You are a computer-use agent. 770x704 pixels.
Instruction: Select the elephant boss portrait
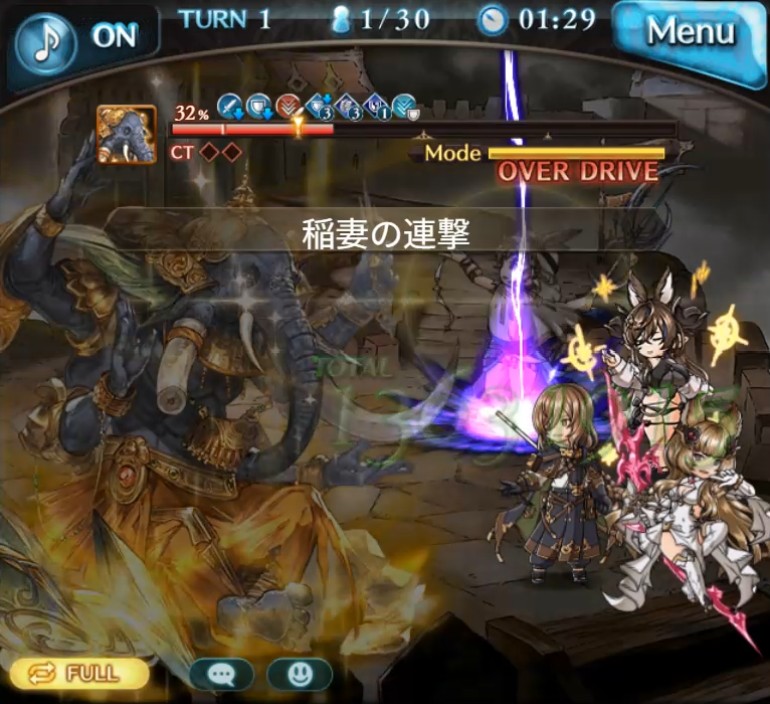[x=127, y=134]
